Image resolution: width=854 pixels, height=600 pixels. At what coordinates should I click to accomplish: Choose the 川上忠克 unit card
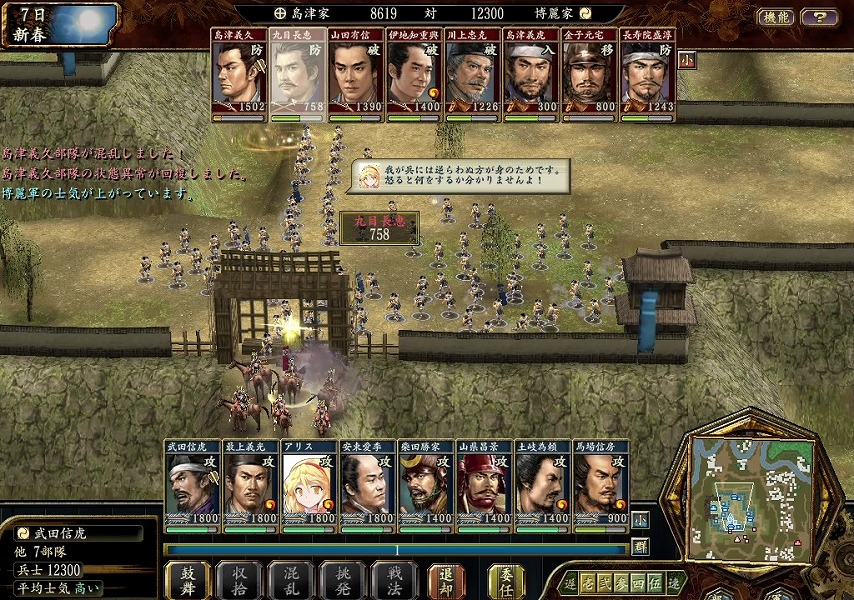473,71
